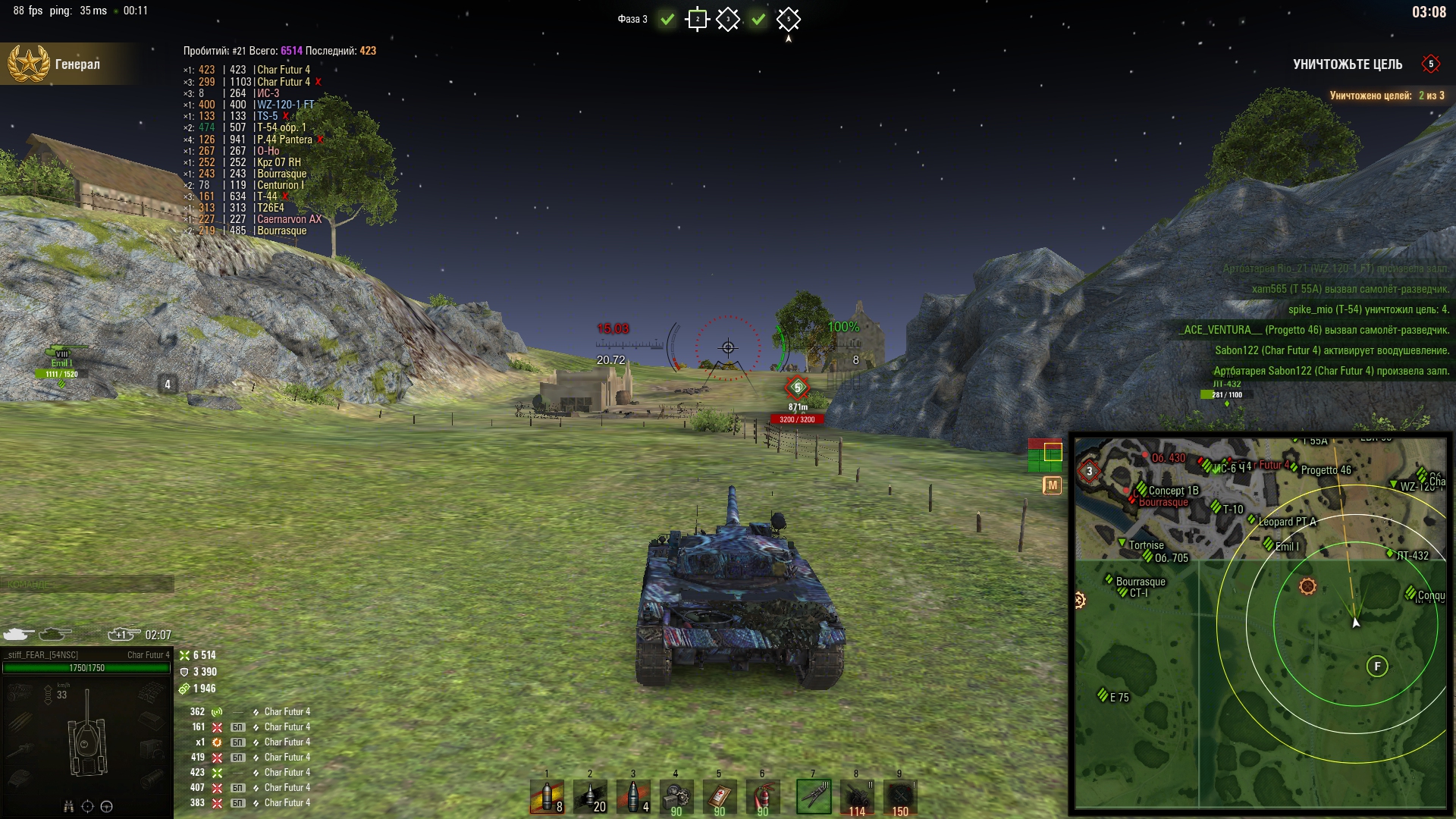
Task: Click the red-green grid icon above M button
Action: click(x=1044, y=454)
